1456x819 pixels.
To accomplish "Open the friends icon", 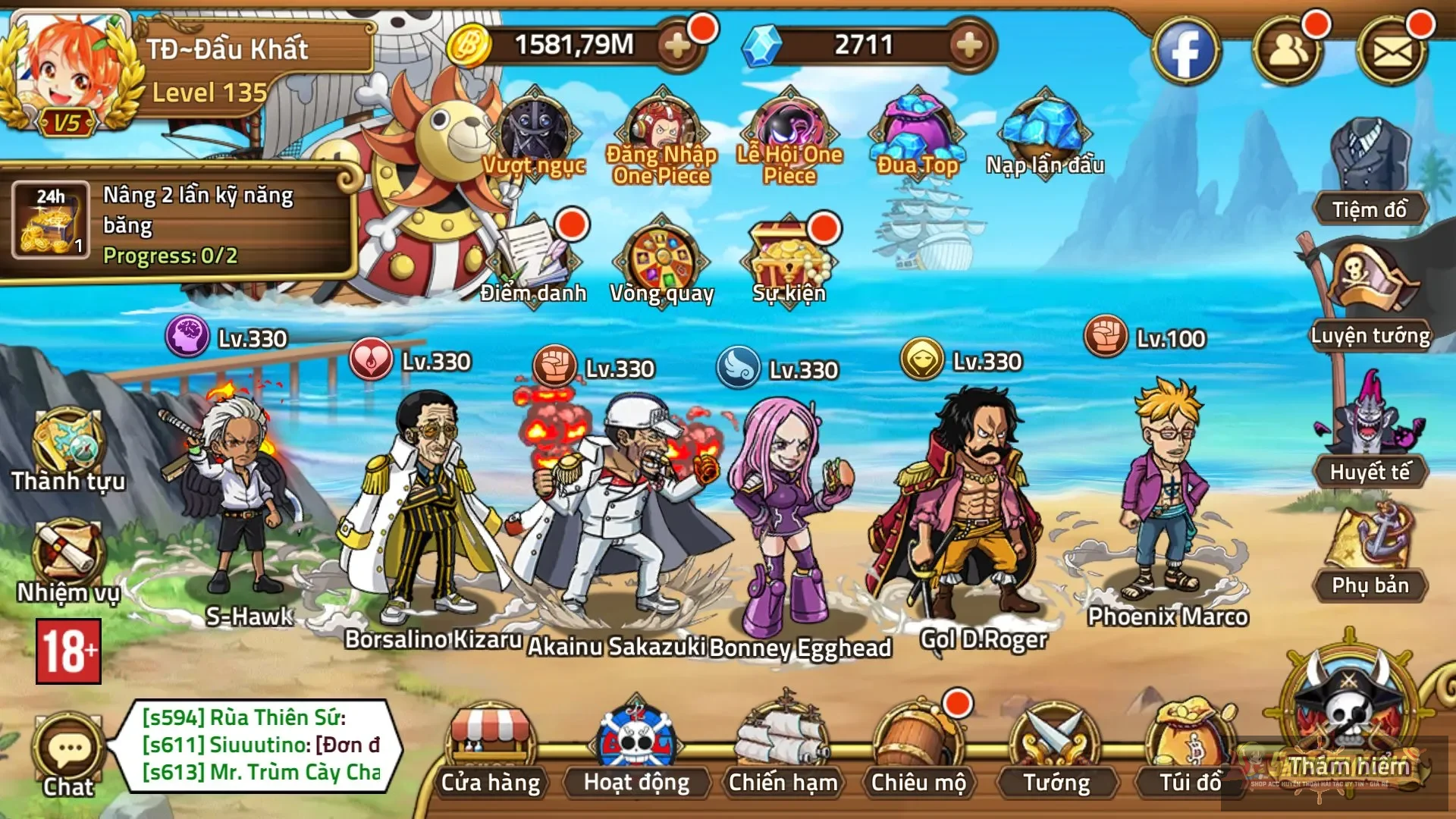I will [x=1287, y=52].
